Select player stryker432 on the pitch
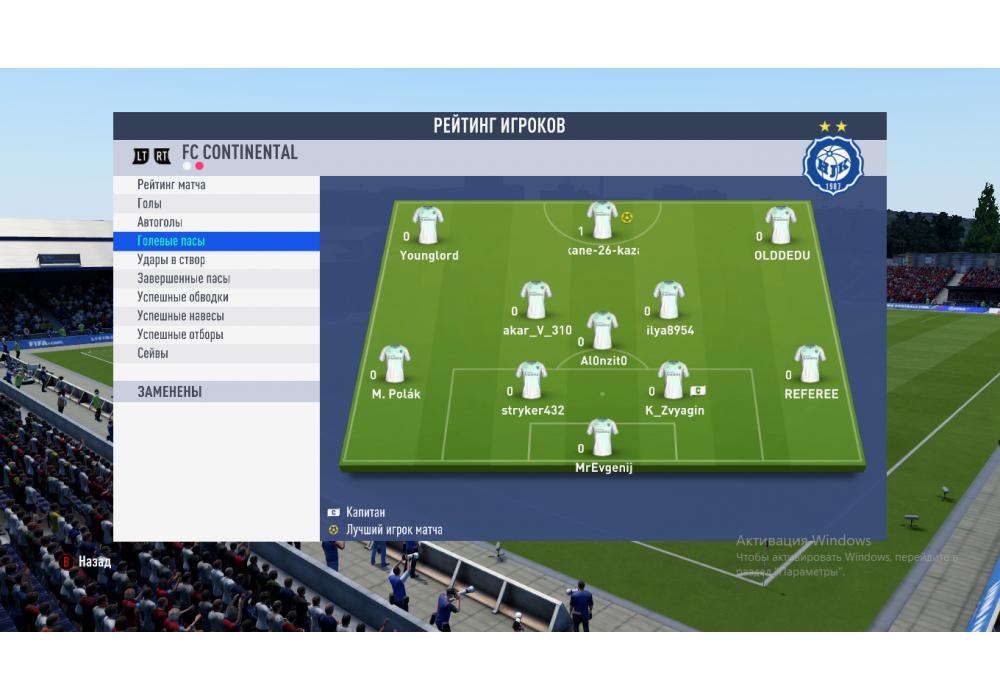The width and height of the screenshot is (1000, 700). (531, 380)
